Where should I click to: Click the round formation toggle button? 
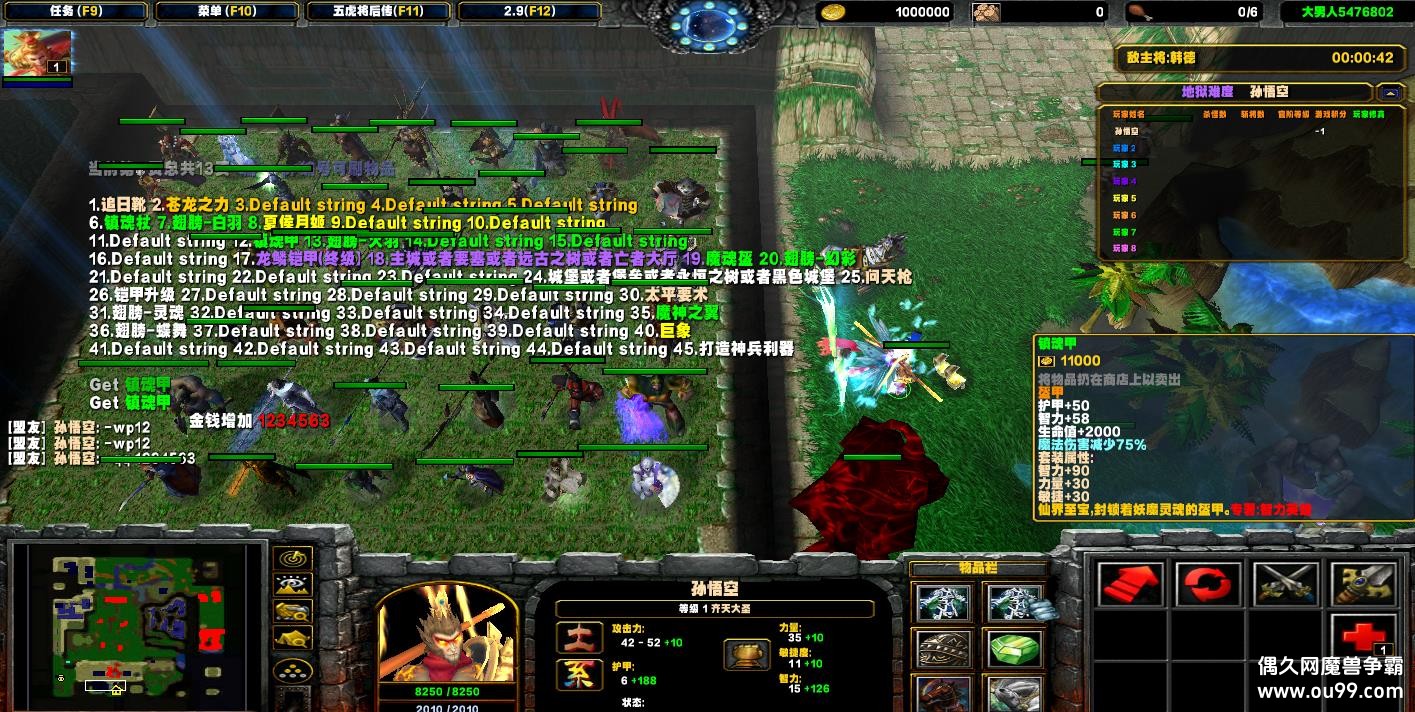click(x=292, y=671)
